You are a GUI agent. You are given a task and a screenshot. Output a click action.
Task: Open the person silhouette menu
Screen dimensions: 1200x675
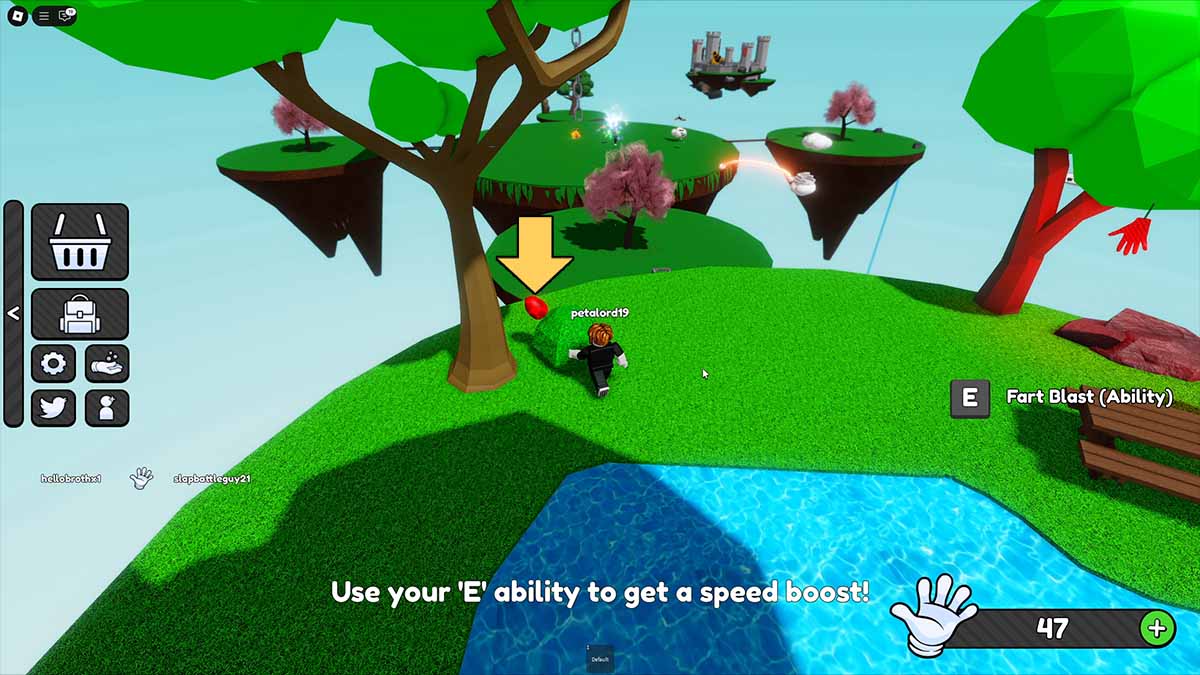pyautogui.click(x=107, y=408)
